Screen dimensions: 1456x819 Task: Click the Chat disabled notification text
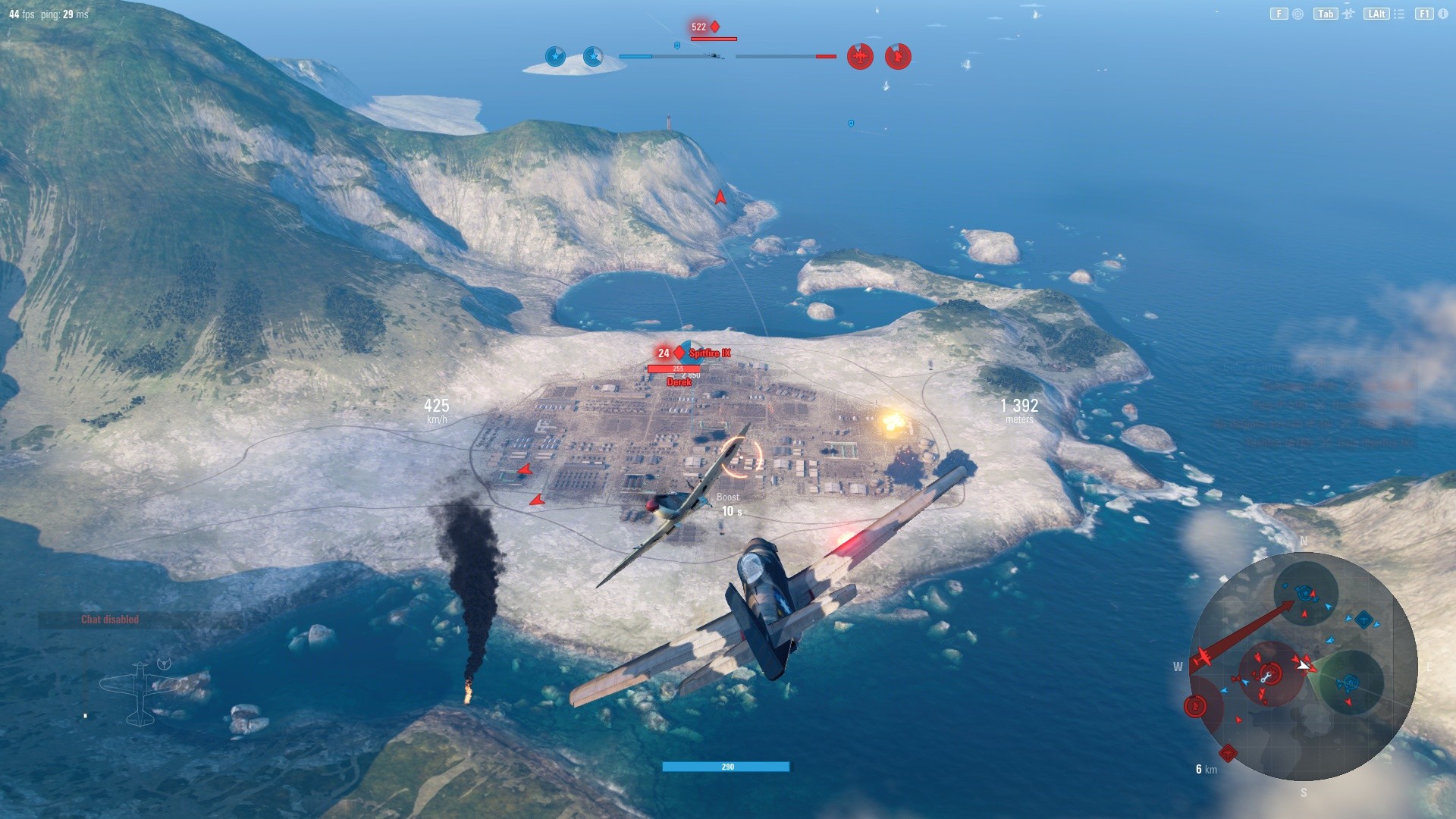tap(109, 619)
